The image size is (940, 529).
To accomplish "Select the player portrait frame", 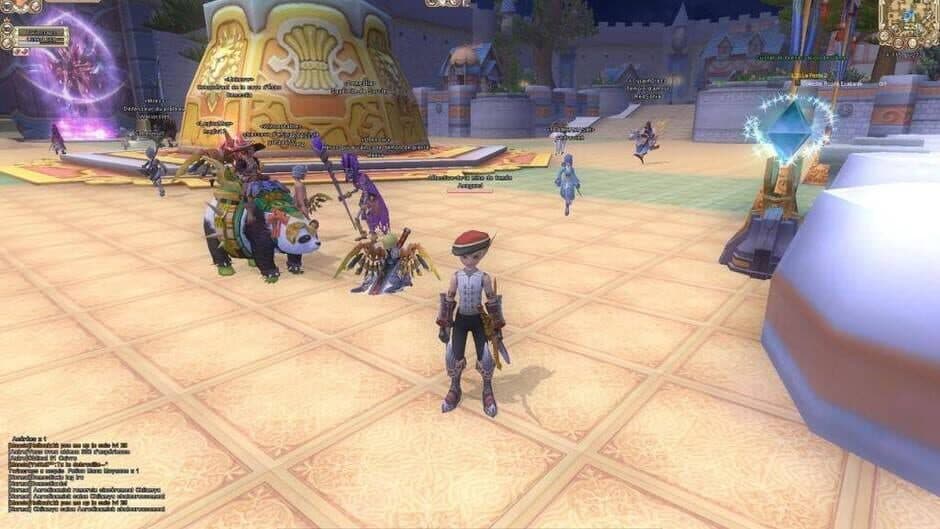I will tap(20, 6).
